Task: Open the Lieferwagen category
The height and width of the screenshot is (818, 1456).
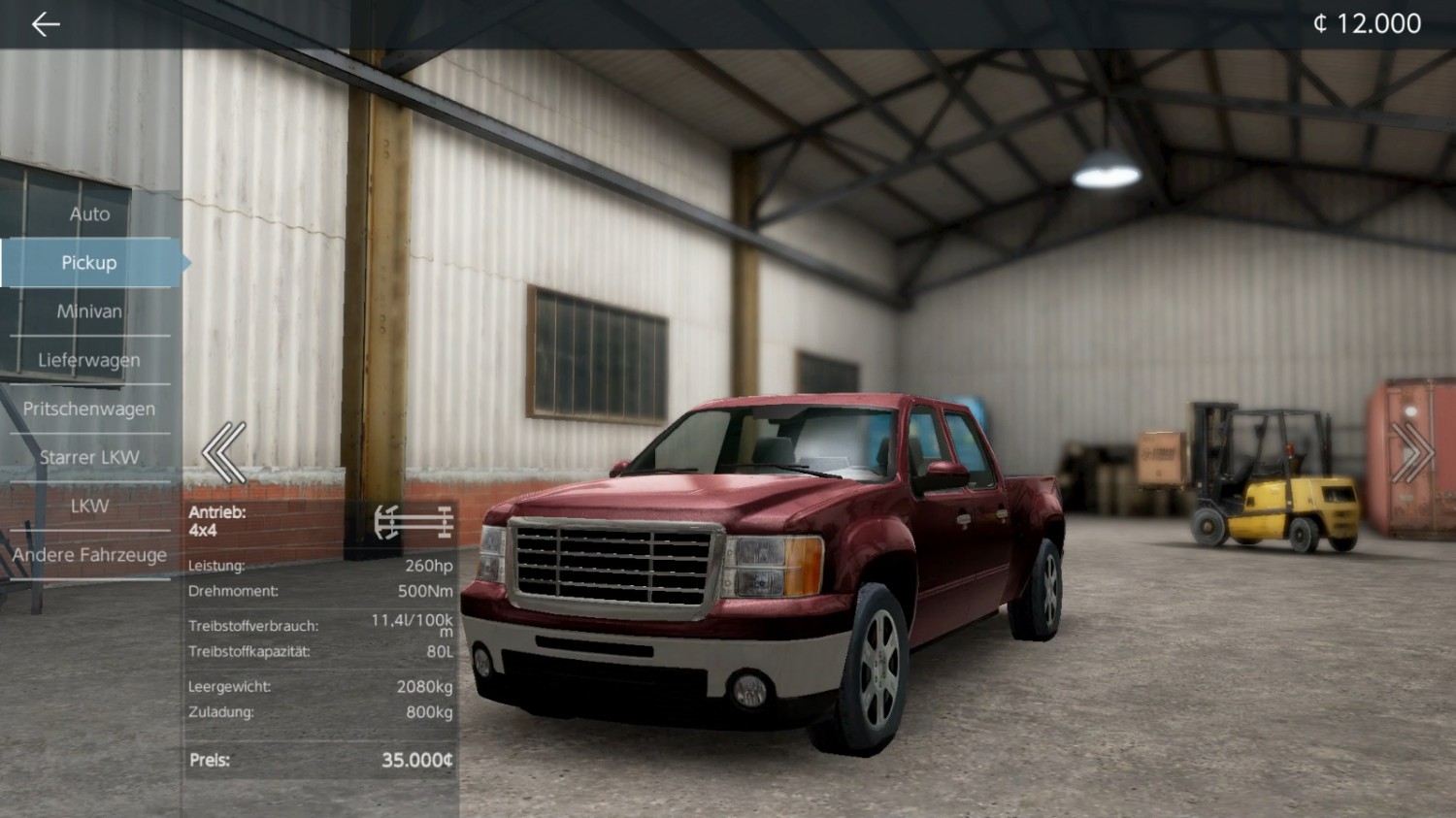Action: click(89, 360)
